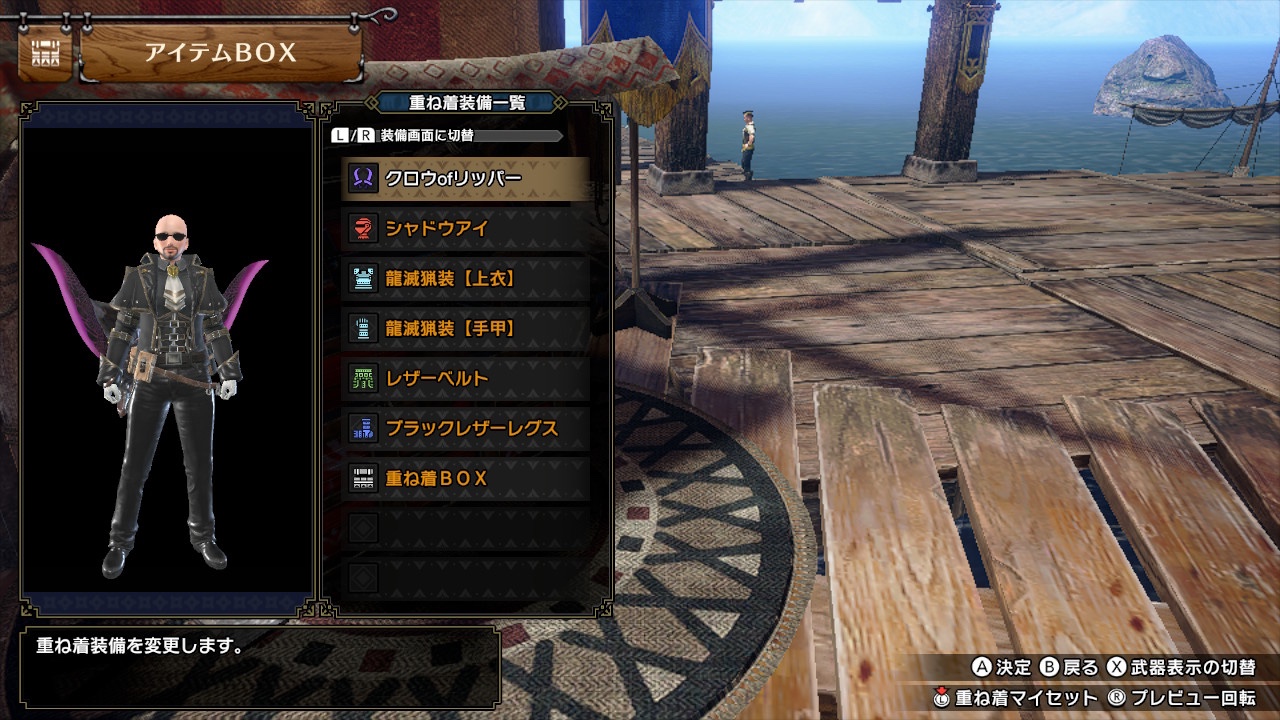
Task: Pick the 龍滅猟装【手甲】 arms entry
Action: (x=466, y=329)
